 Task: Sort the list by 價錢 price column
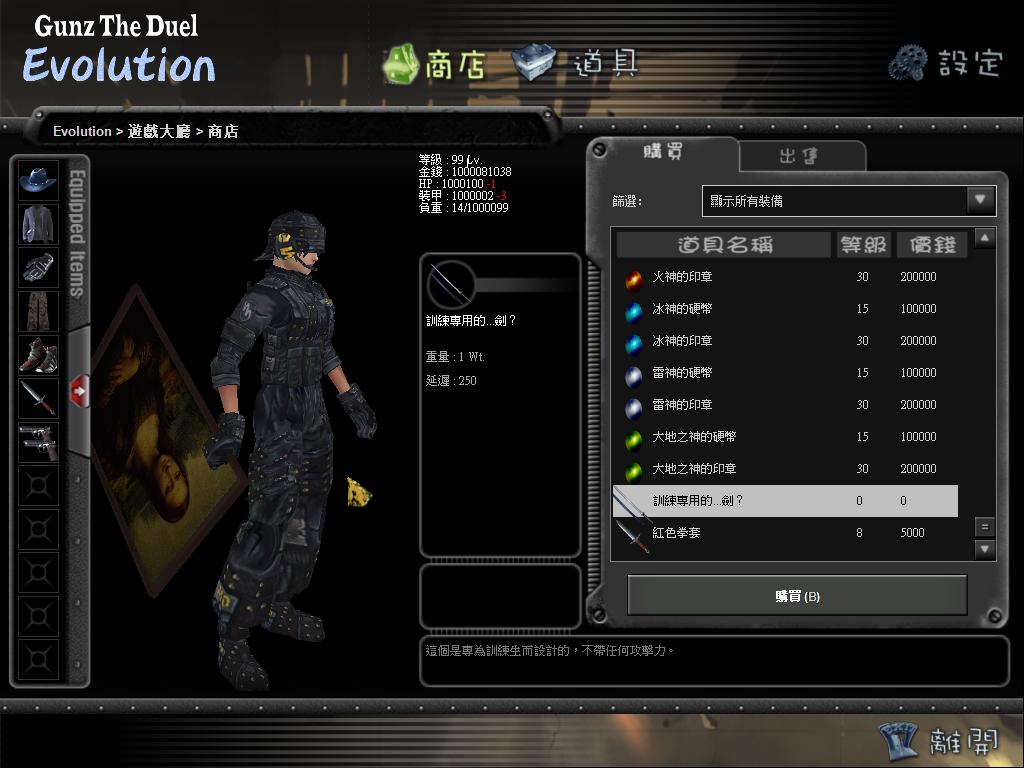click(931, 245)
